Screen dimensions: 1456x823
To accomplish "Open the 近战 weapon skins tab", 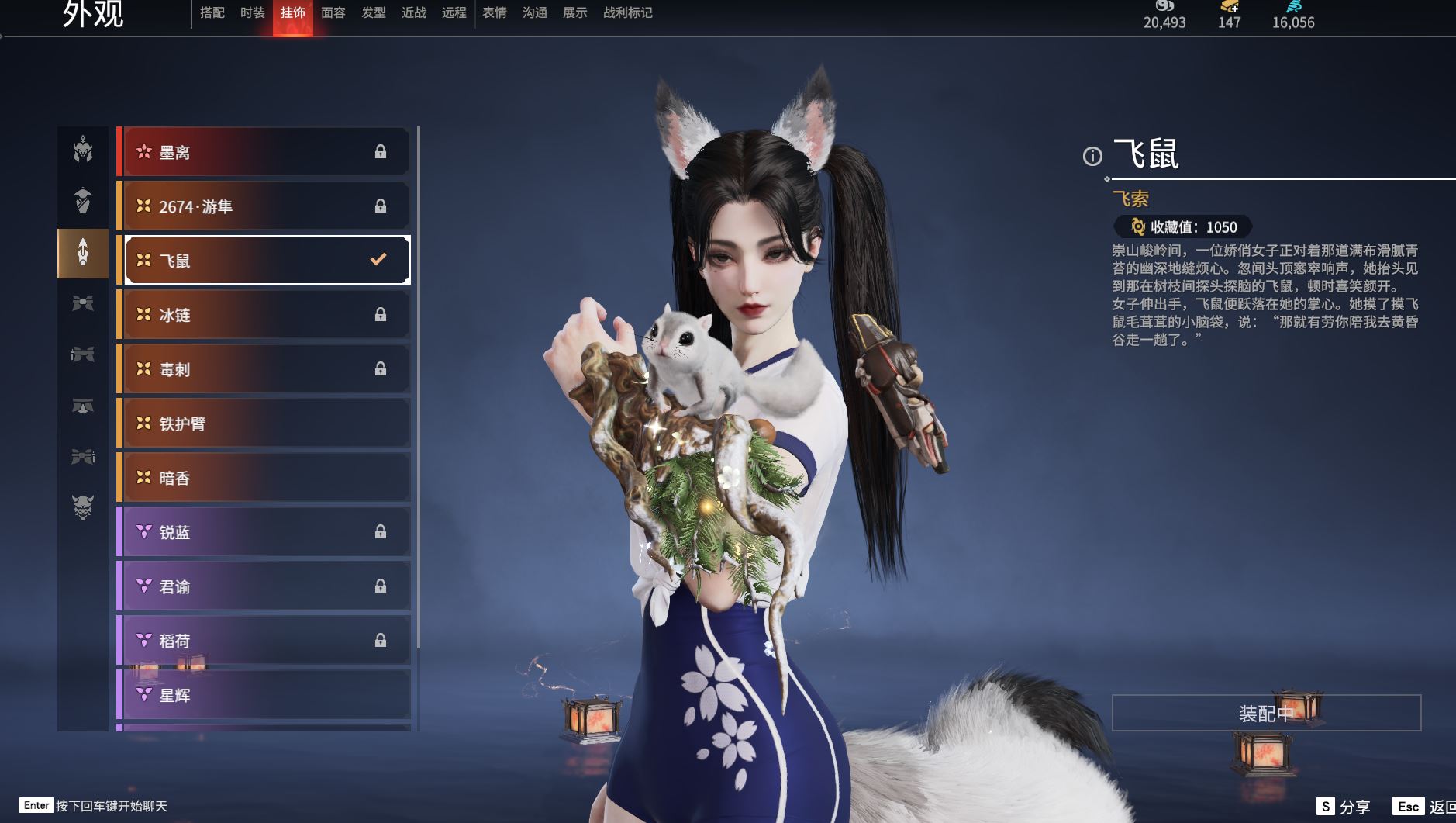I will click(x=413, y=13).
